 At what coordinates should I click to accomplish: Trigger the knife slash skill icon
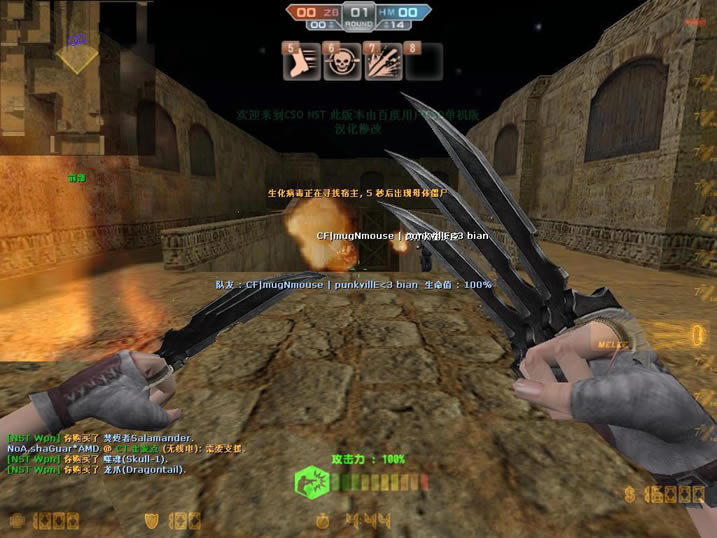tap(383, 61)
